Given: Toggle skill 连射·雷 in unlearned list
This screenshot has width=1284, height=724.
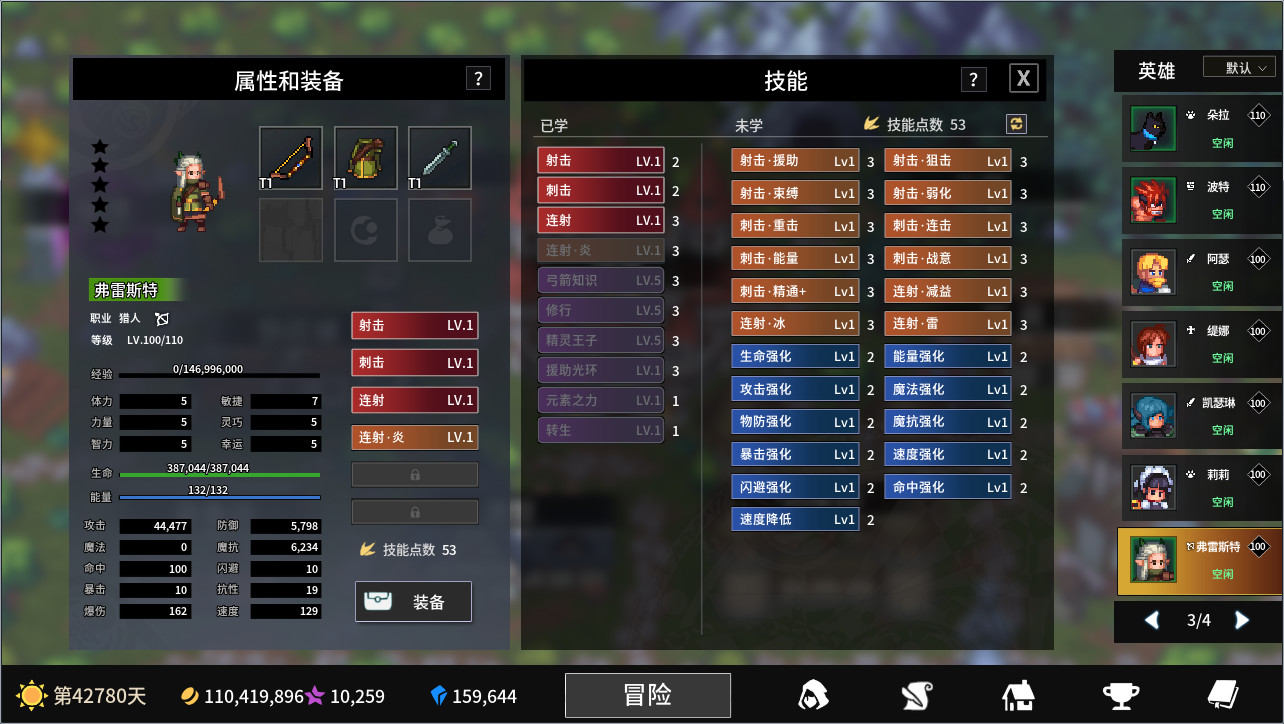Looking at the screenshot, I should pyautogui.click(x=947, y=323).
